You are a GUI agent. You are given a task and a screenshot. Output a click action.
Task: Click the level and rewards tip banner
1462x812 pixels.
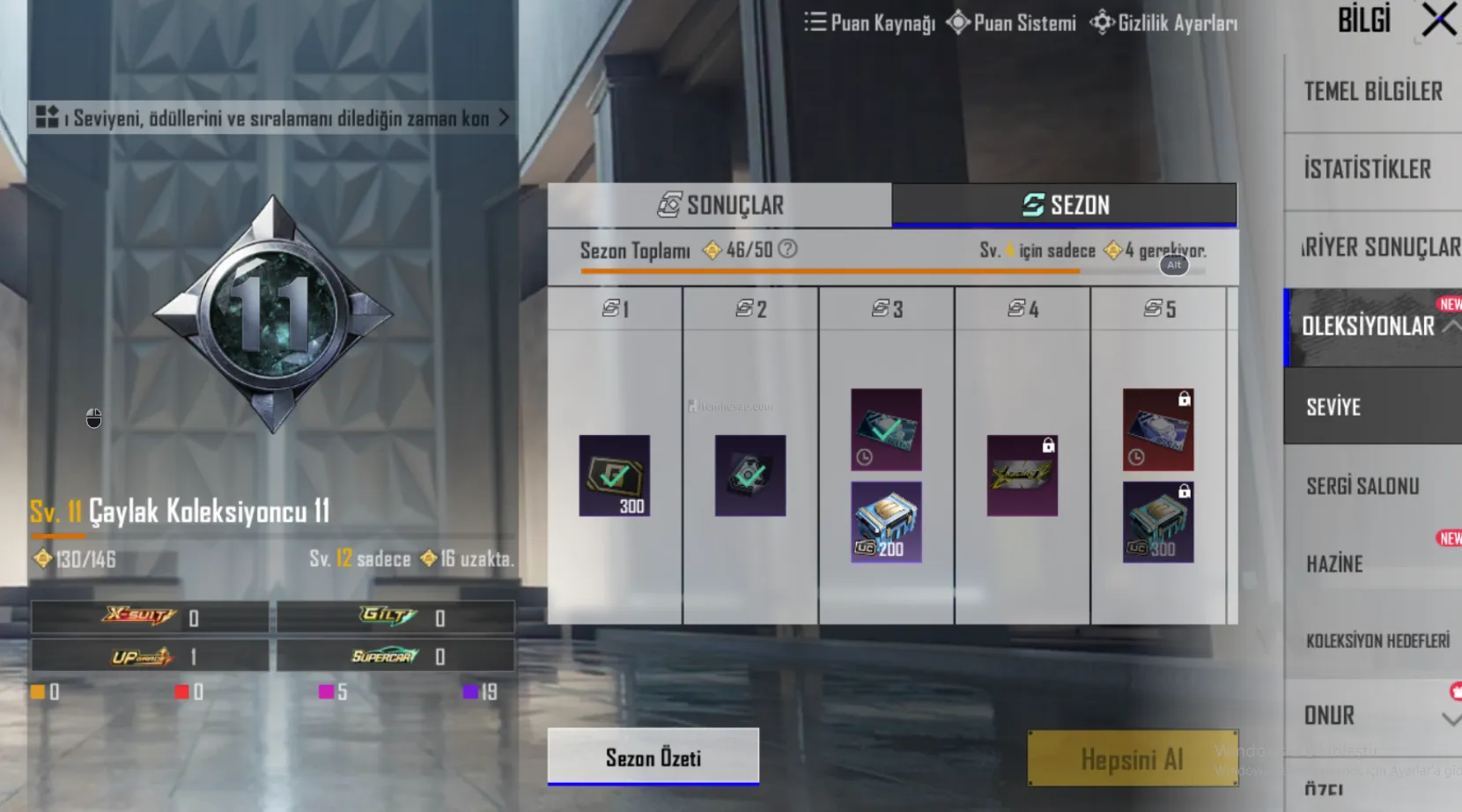coord(271,118)
